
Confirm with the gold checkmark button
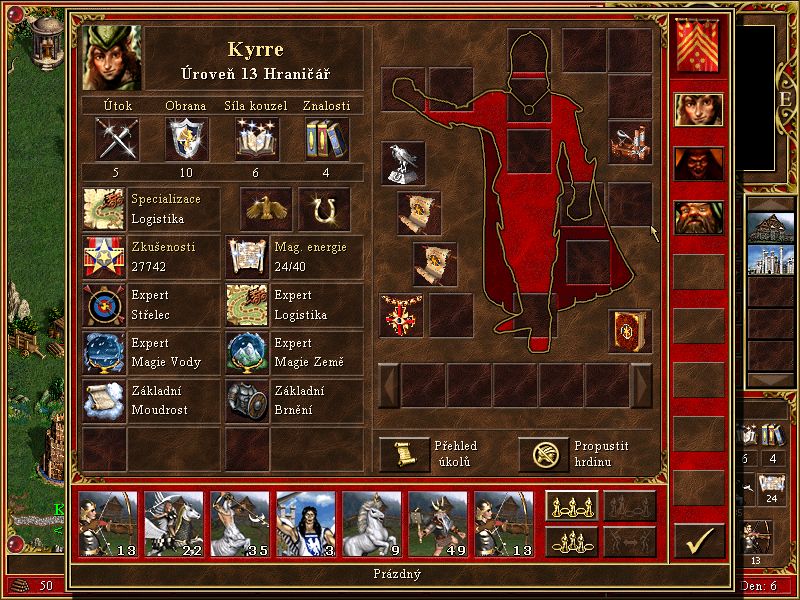(x=698, y=541)
